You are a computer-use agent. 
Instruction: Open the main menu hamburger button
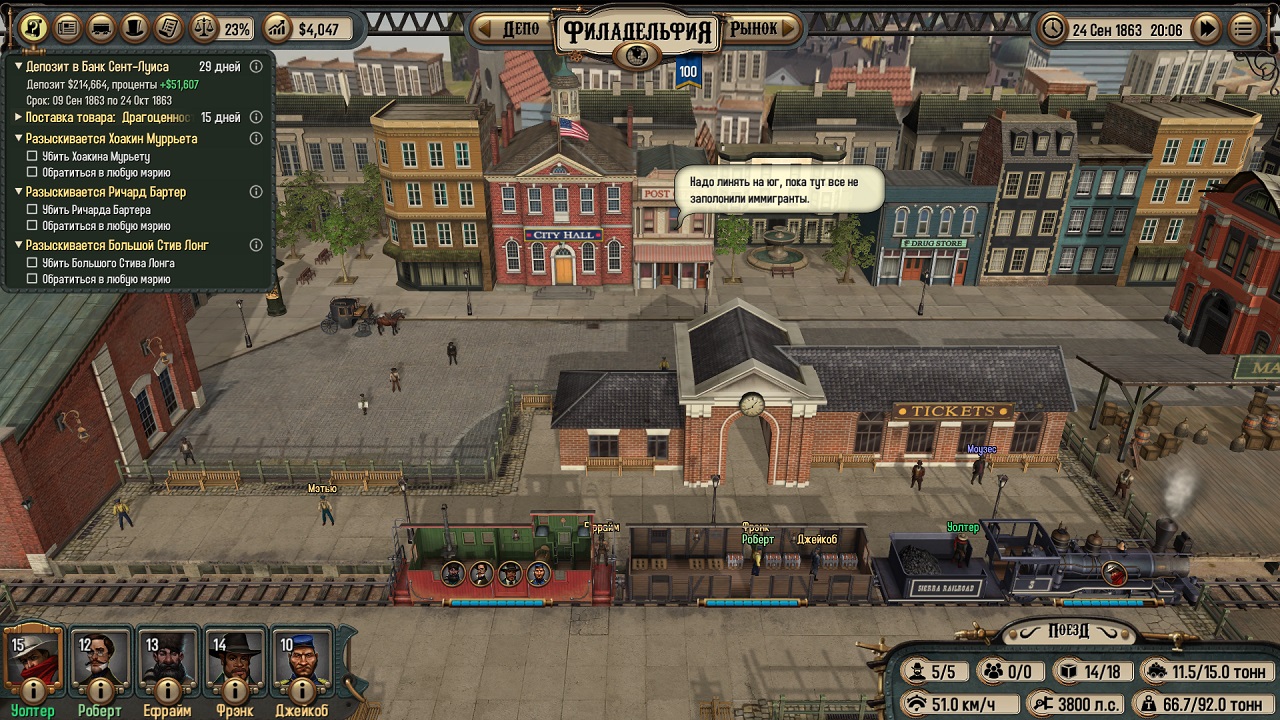[1243, 29]
